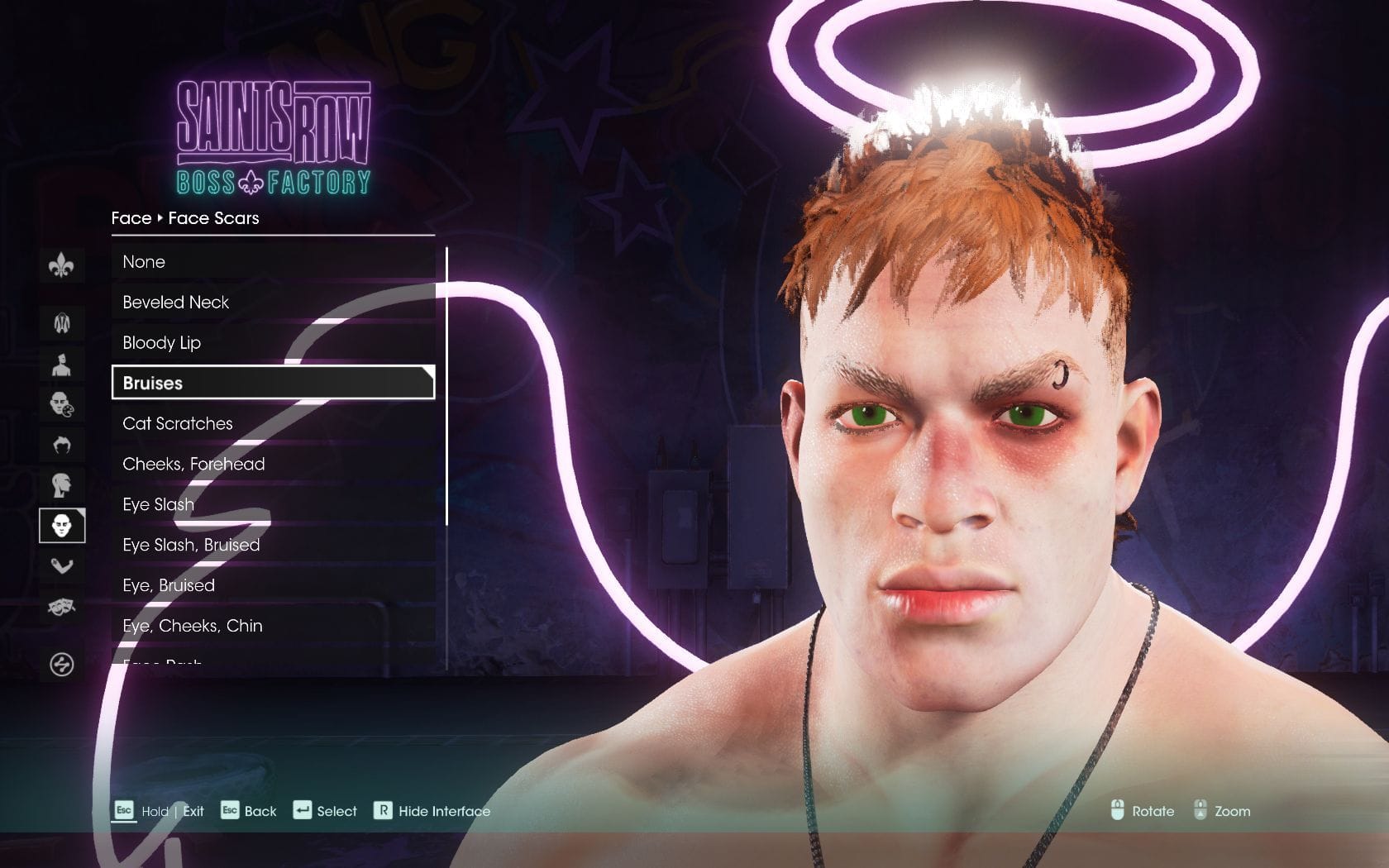This screenshot has height=868, width=1389.
Task: Click the share/sync icon at sidebar bottom
Action: (62, 657)
